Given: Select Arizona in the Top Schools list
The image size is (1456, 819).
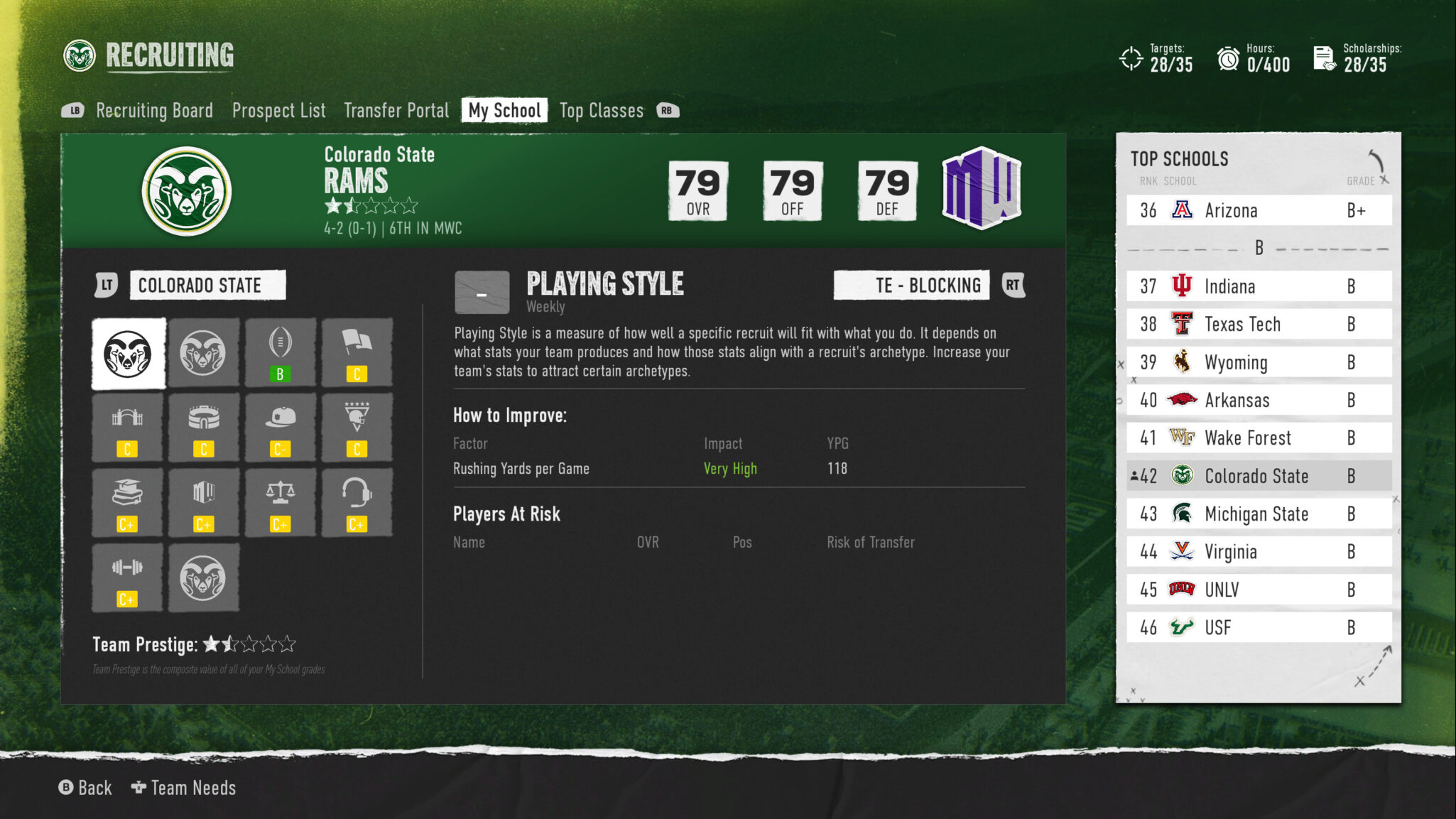Looking at the screenshot, I should [1259, 211].
